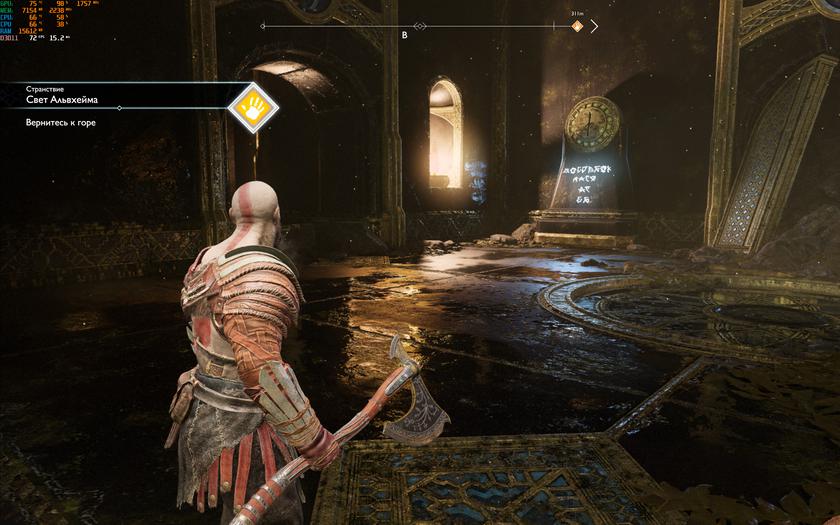Click the compass bar's east marker В
The image size is (840, 525).
point(404,35)
